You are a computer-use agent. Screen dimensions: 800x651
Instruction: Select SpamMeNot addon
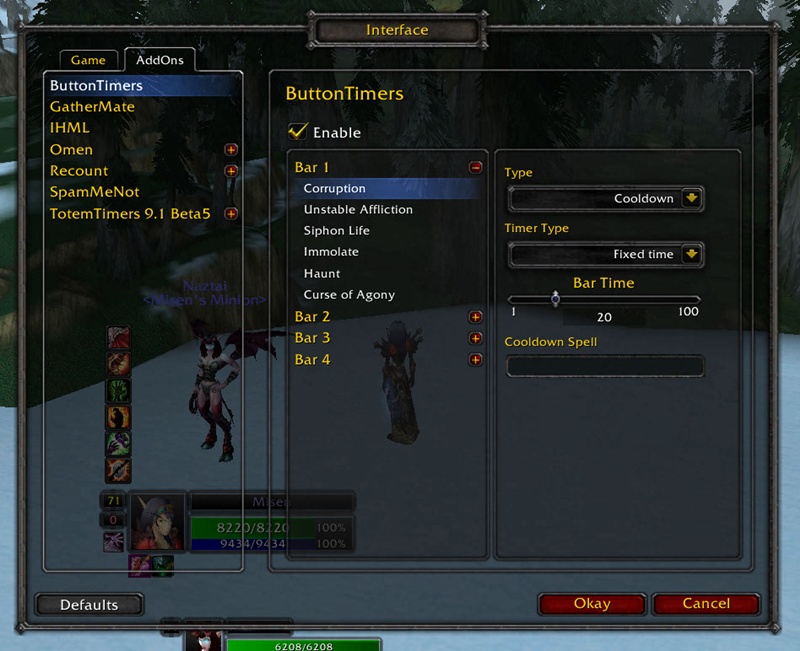[x=96, y=192]
